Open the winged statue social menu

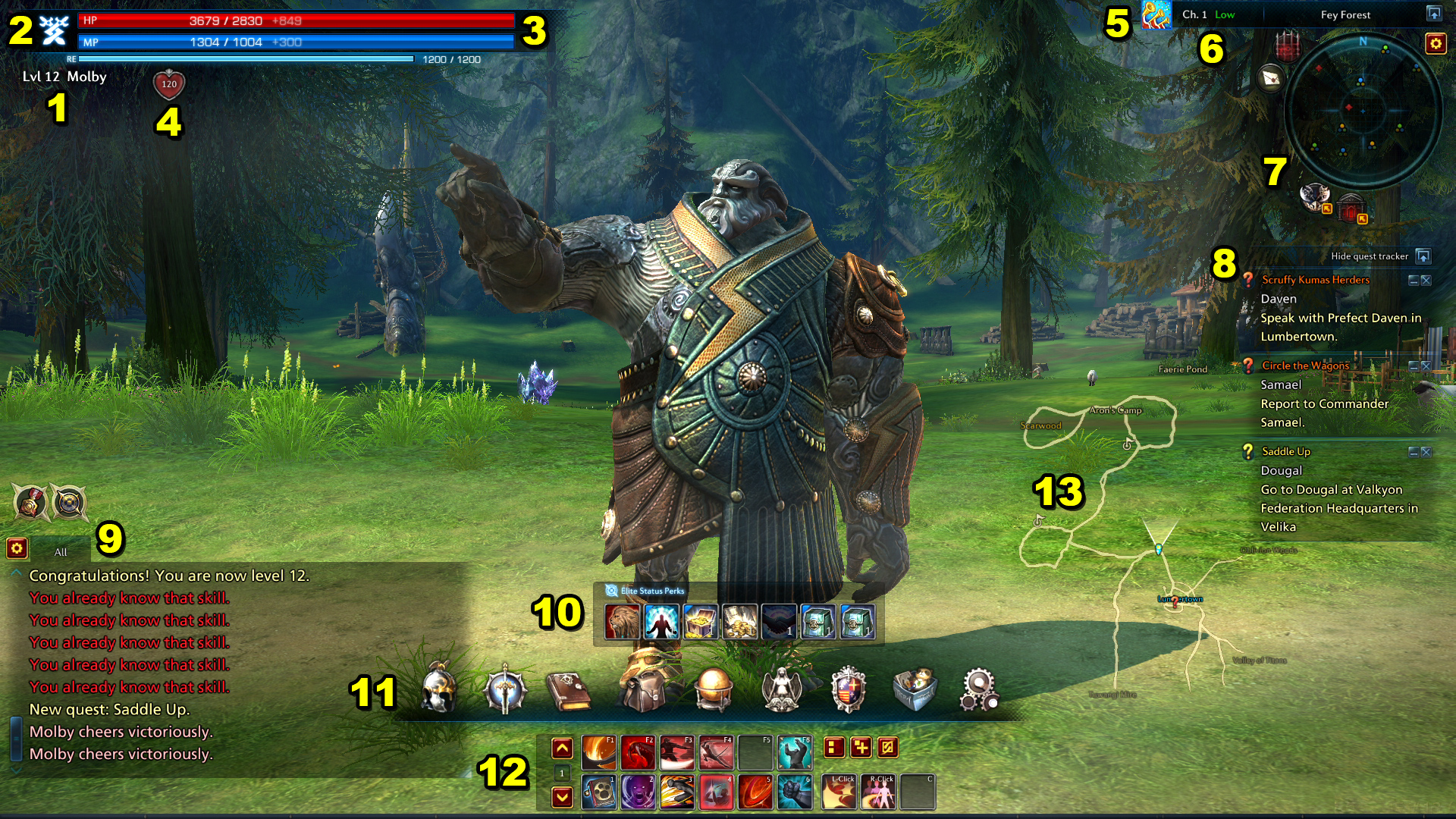click(782, 689)
